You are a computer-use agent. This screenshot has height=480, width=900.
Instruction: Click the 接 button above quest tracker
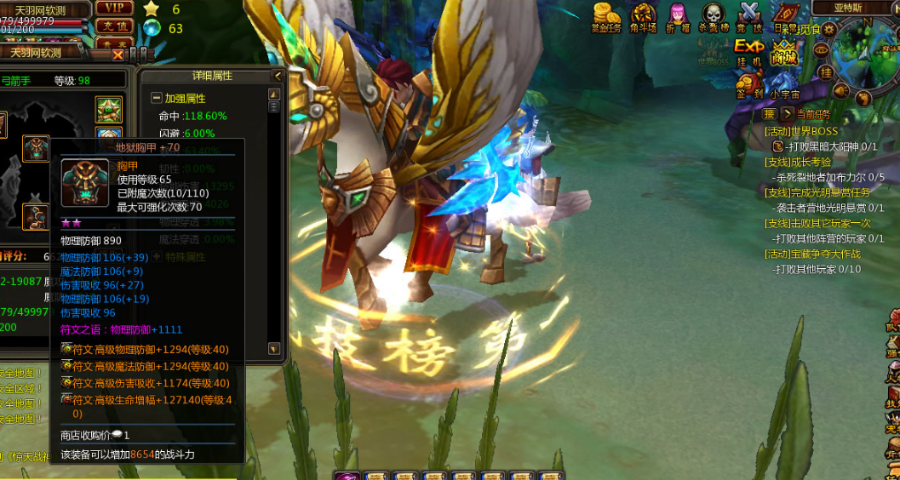click(770, 114)
